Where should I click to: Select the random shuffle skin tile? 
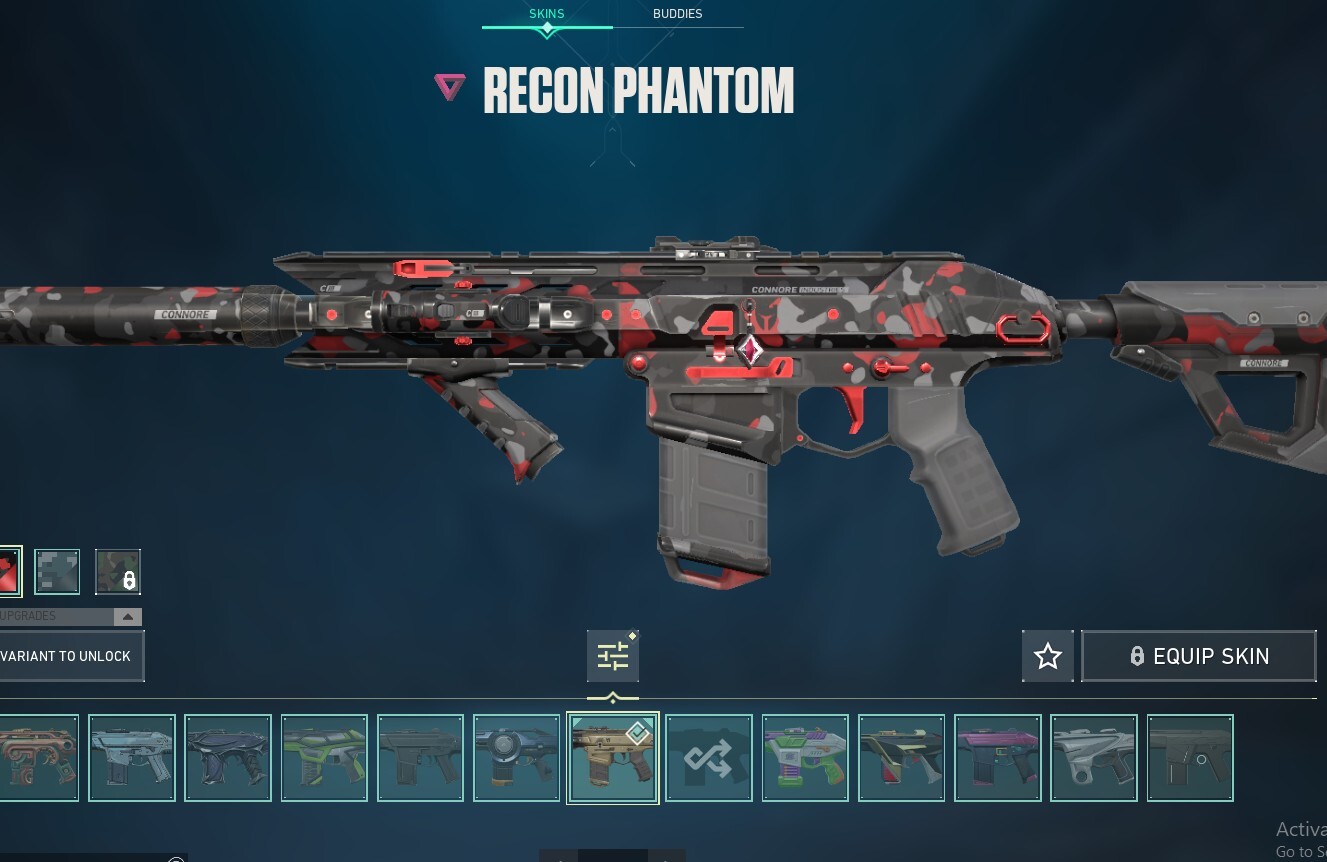point(708,758)
